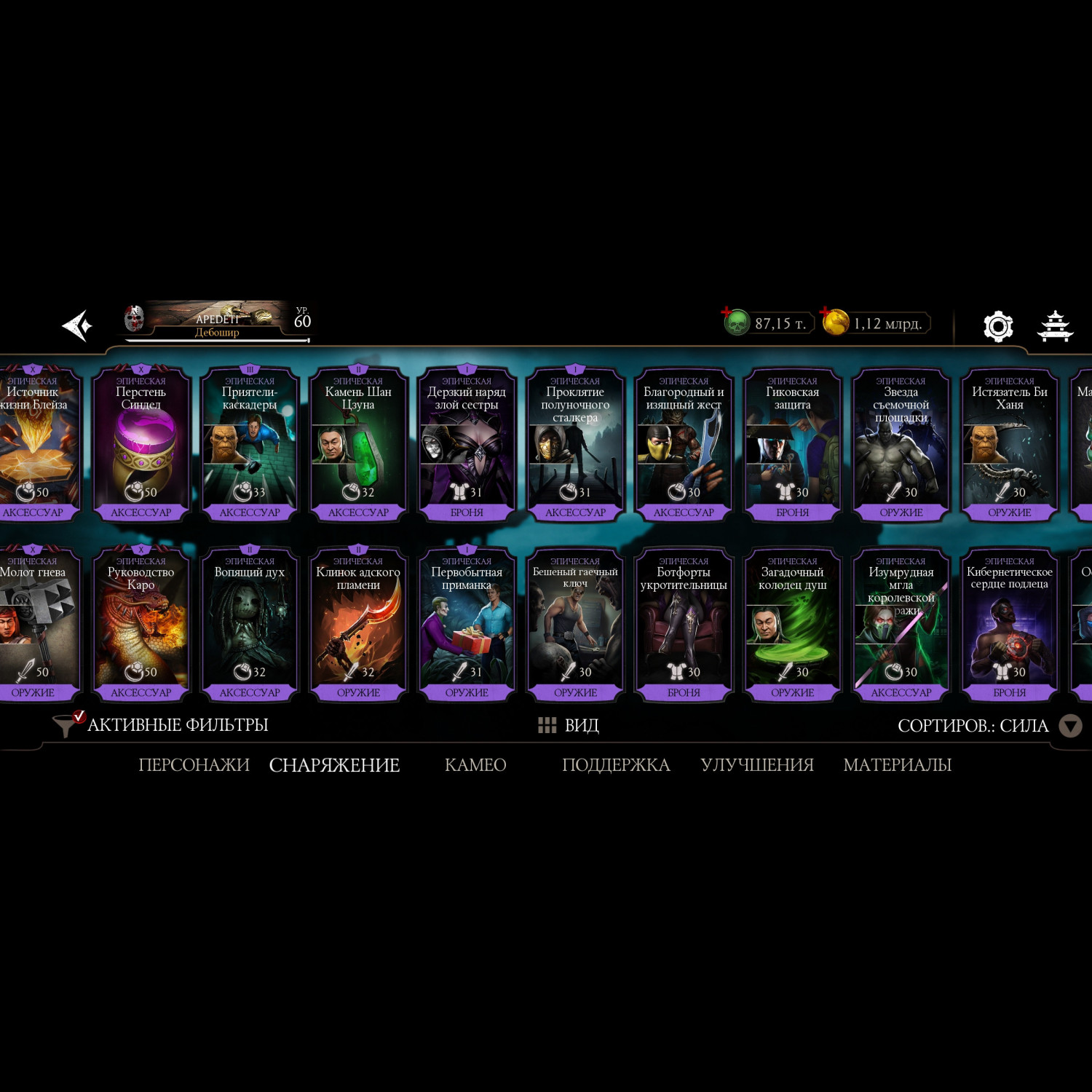Open the Первобытная приманка weapon card
This screenshot has height=1092, width=1092.
click(467, 625)
